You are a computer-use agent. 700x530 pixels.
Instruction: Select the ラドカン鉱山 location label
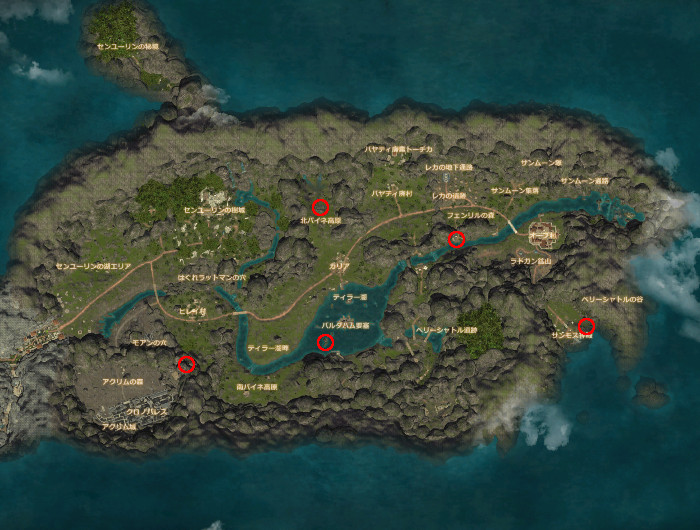coord(532,260)
